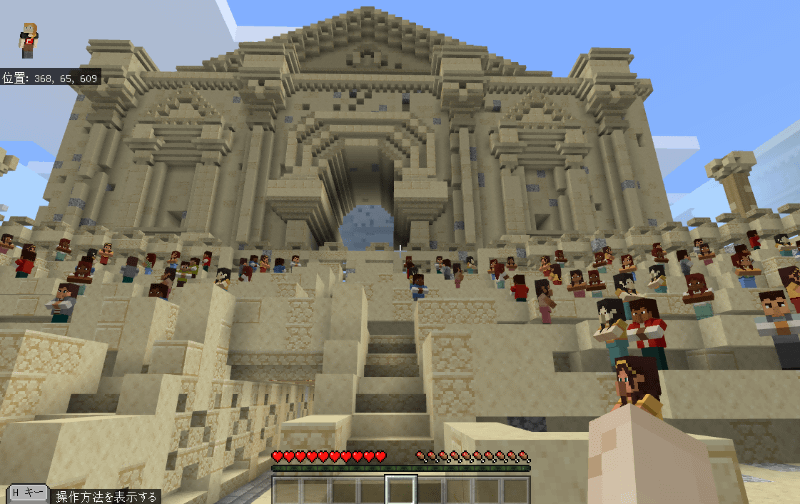This screenshot has height=504, width=800.
Task: Select the highlighted hotbar slot
Action: (401, 490)
